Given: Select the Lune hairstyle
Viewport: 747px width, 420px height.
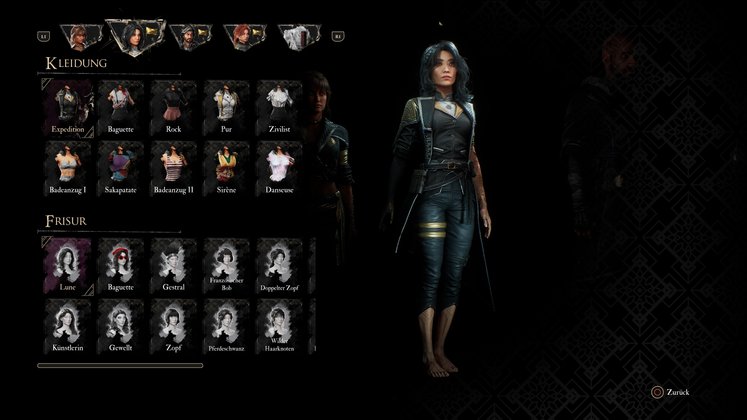Looking at the screenshot, I should (x=68, y=265).
